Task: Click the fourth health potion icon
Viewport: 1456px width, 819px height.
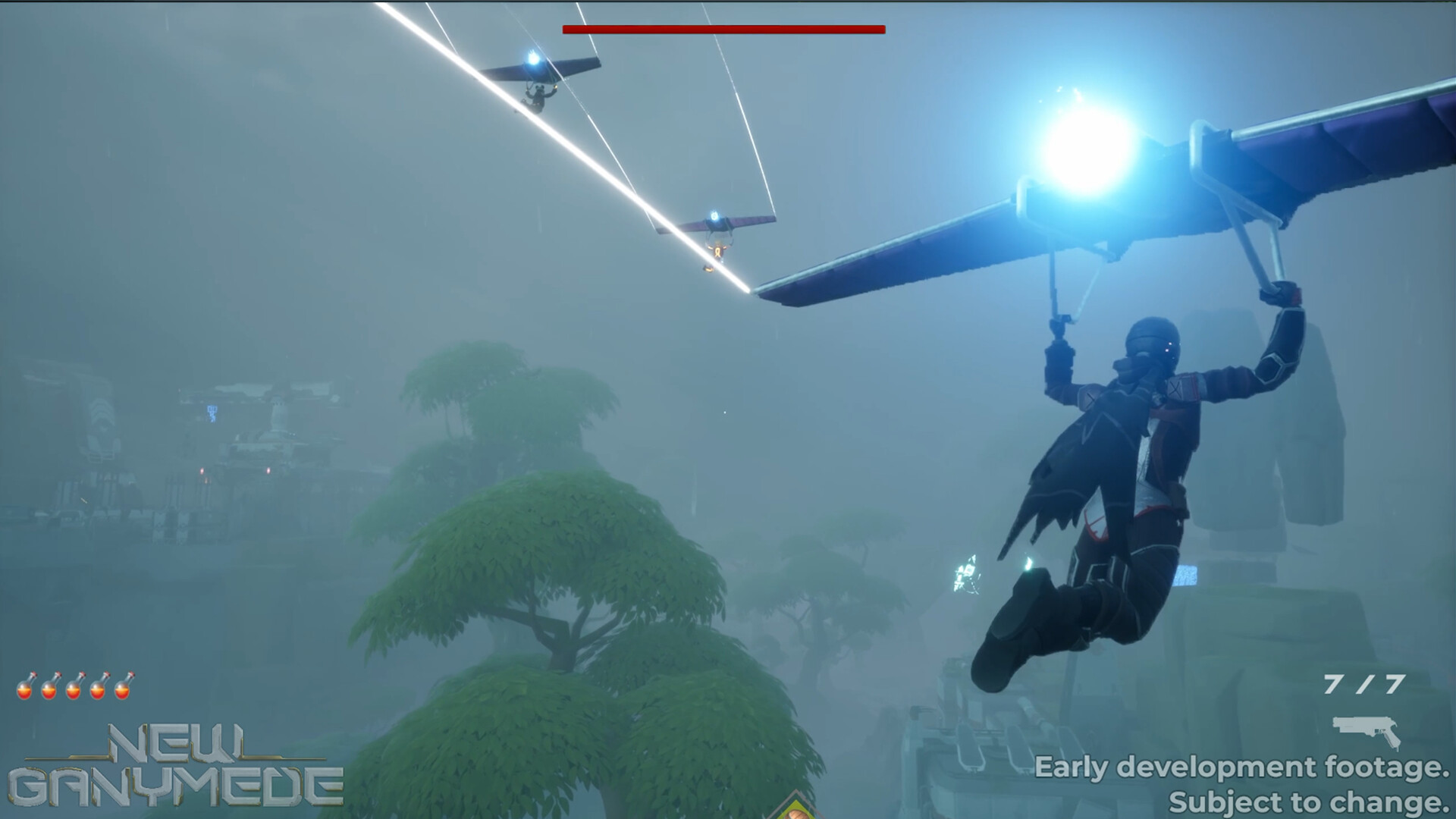Action: point(97,690)
